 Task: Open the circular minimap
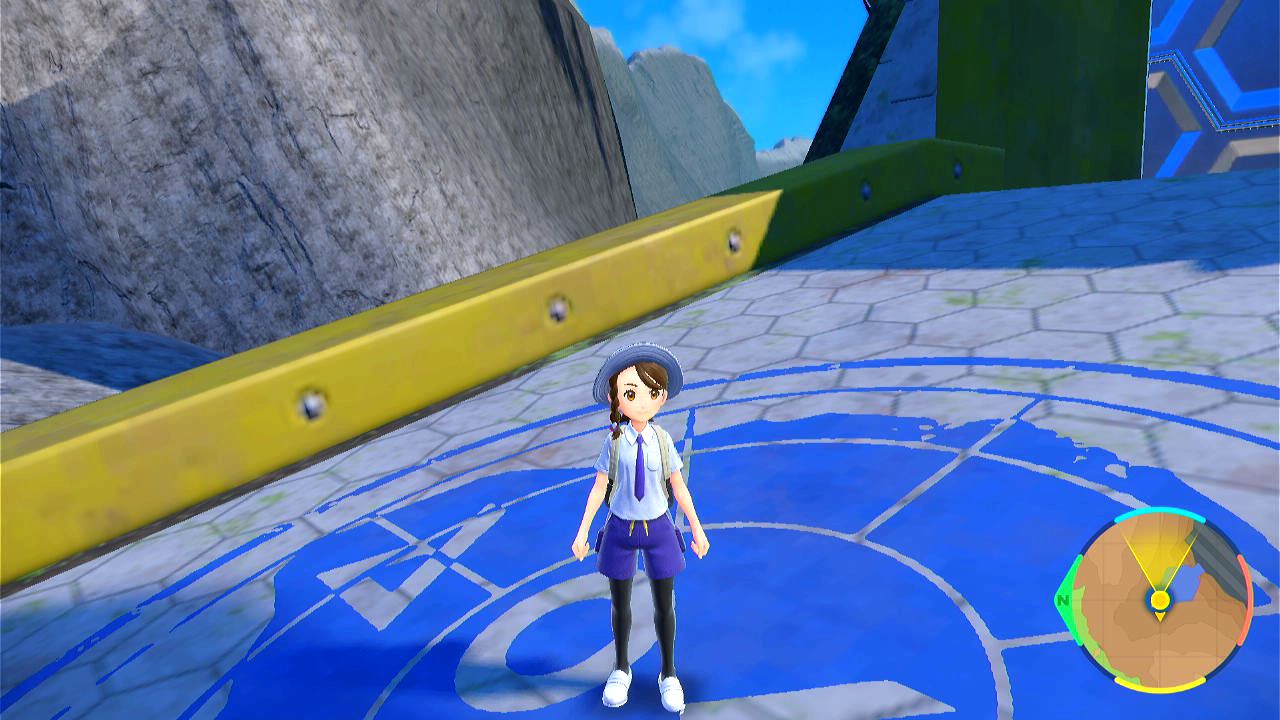(1158, 600)
